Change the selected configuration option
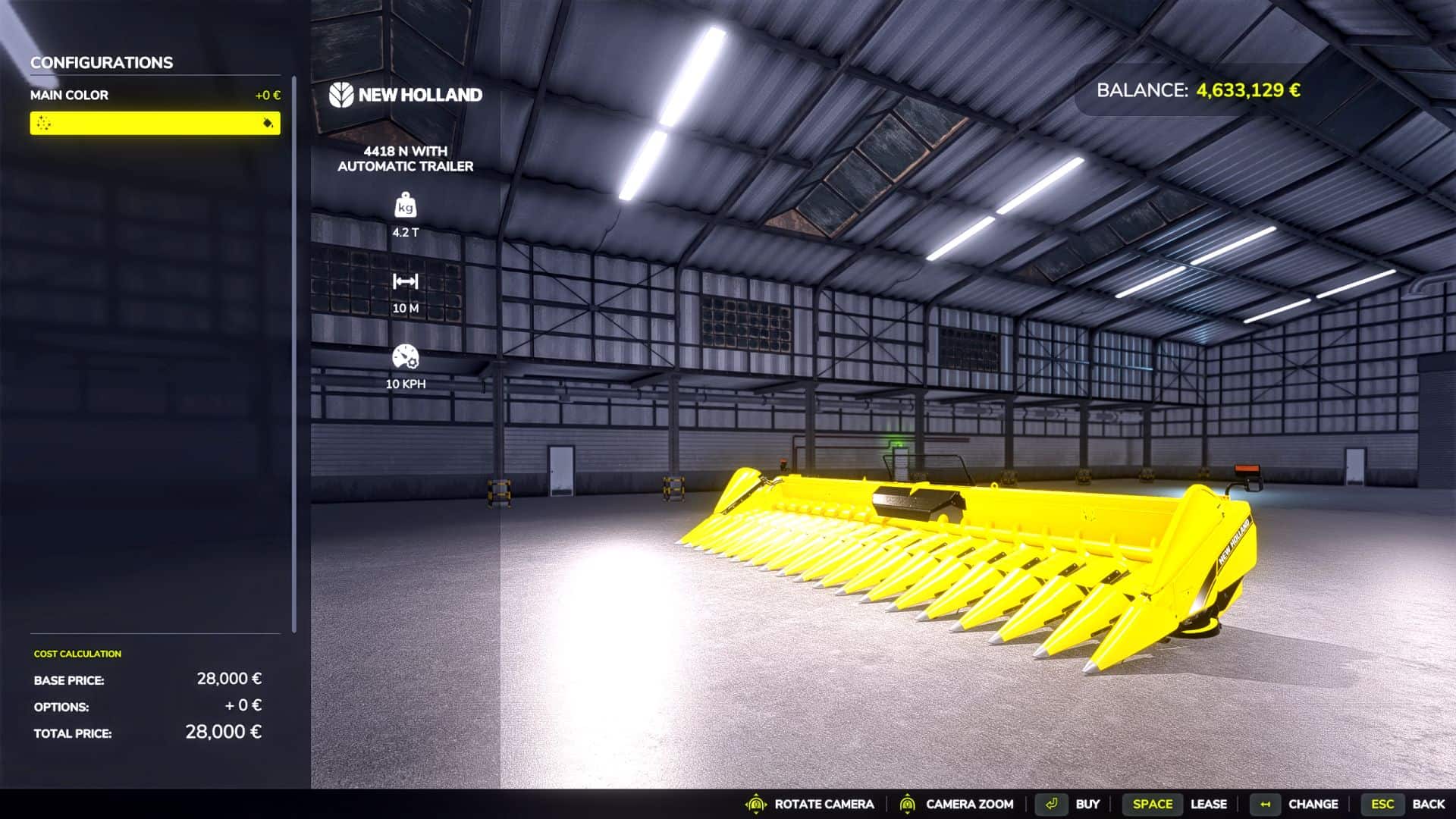The width and height of the screenshot is (1456, 819). point(1312,804)
